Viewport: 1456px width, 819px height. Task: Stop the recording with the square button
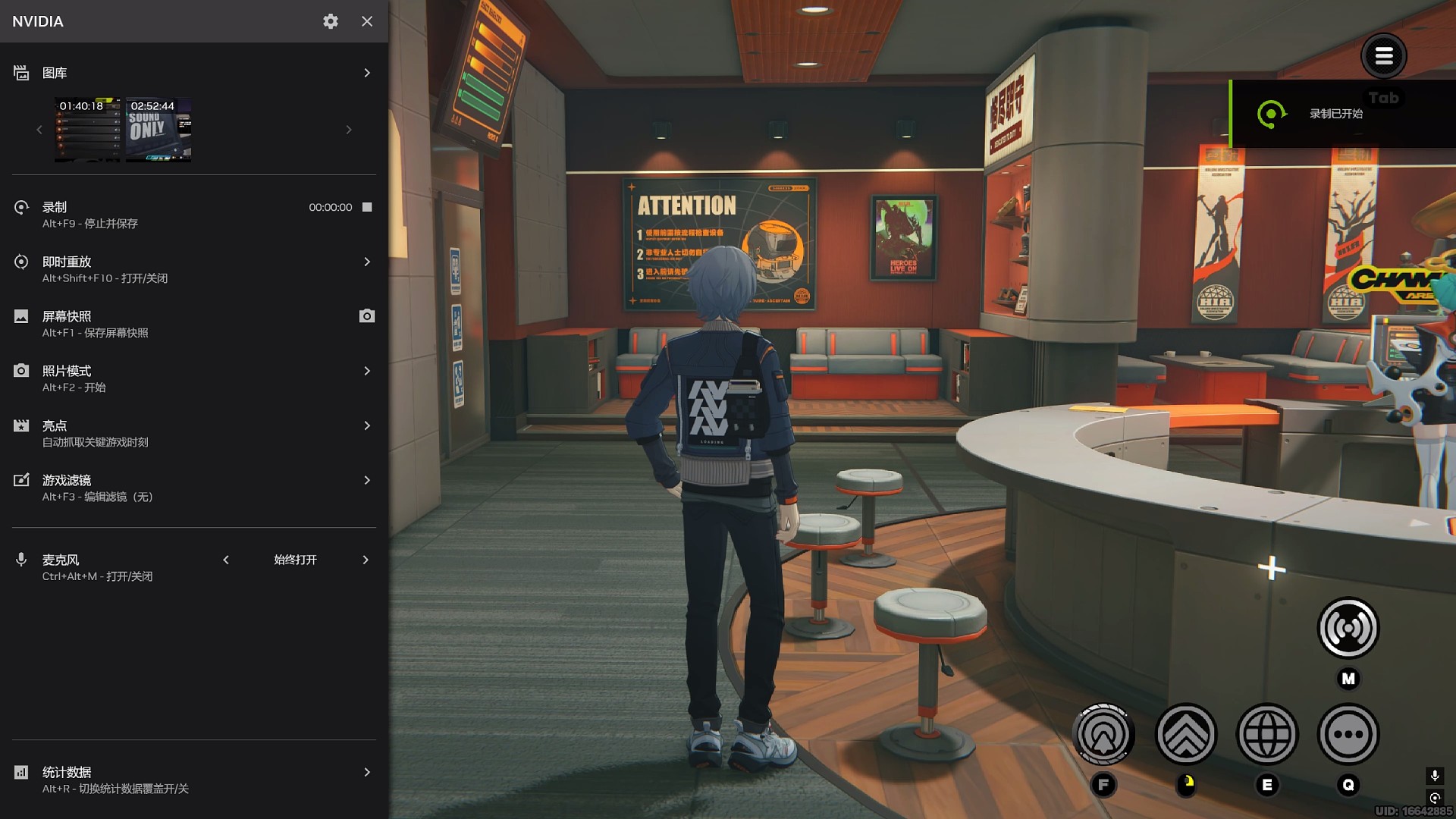(x=367, y=207)
